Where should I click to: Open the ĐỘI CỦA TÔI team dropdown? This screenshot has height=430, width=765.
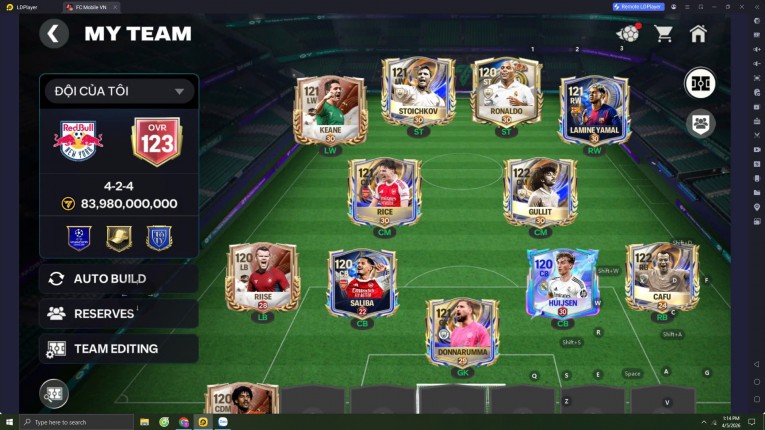pos(118,91)
